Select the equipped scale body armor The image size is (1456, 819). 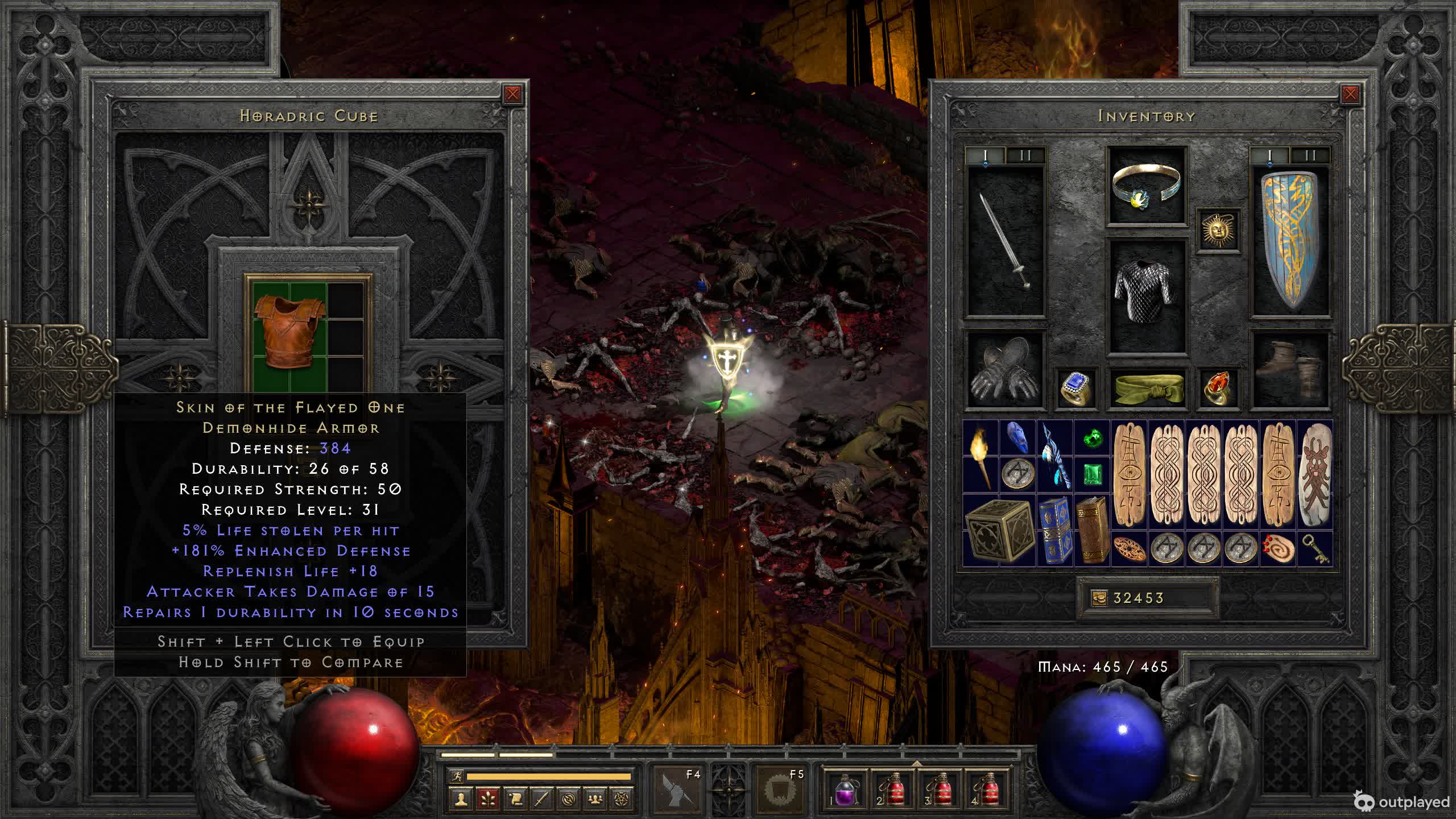click(1147, 296)
